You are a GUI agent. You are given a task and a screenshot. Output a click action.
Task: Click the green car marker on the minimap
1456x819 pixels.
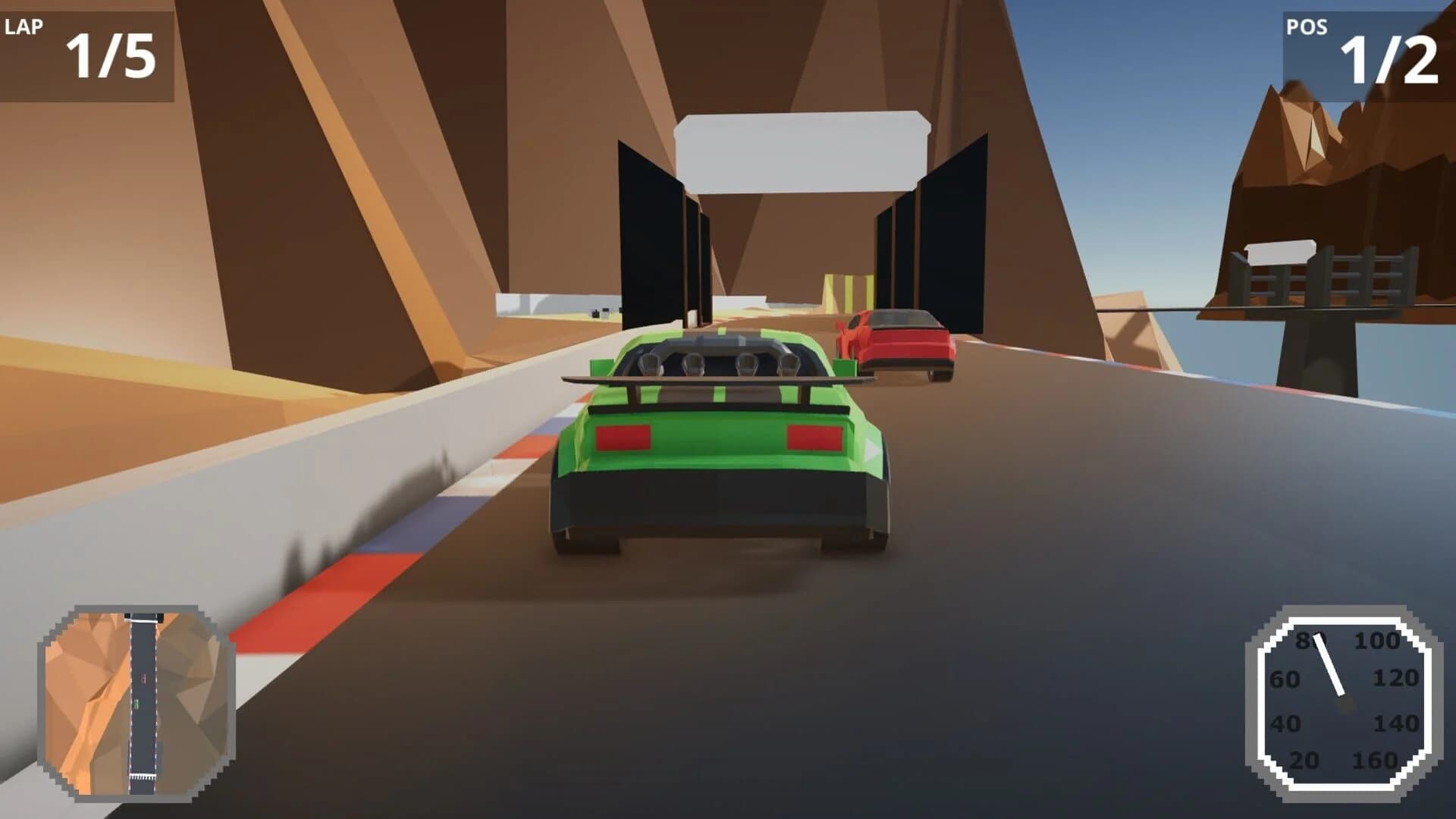pos(136,704)
